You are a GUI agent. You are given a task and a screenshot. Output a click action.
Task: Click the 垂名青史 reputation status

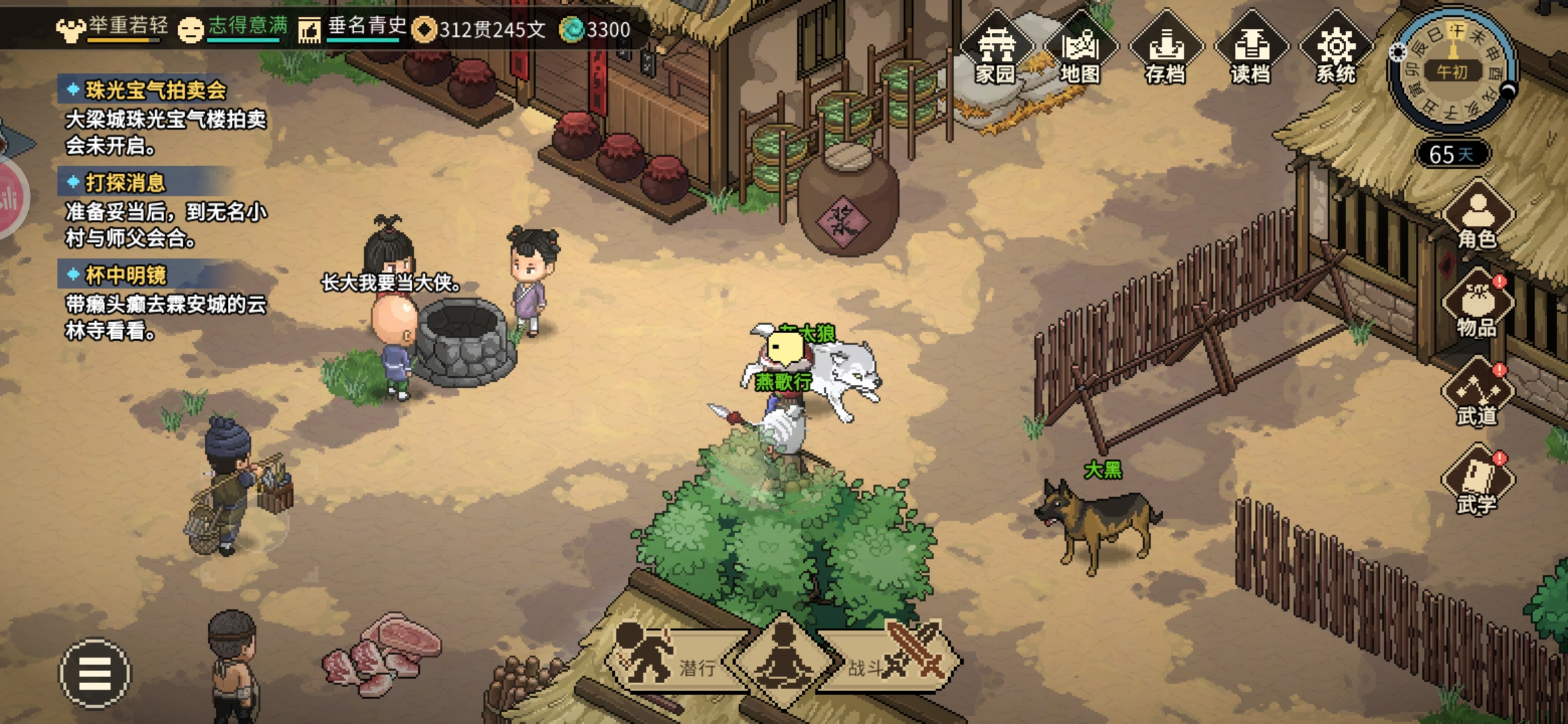(353, 28)
